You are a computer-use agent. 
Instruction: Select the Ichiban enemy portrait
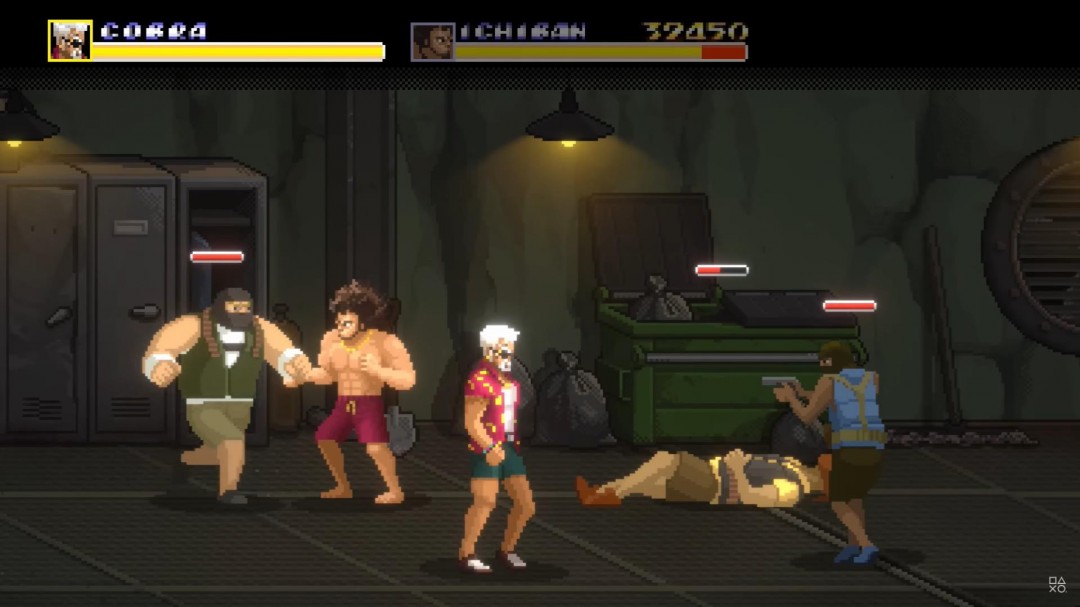pyautogui.click(x=432, y=42)
